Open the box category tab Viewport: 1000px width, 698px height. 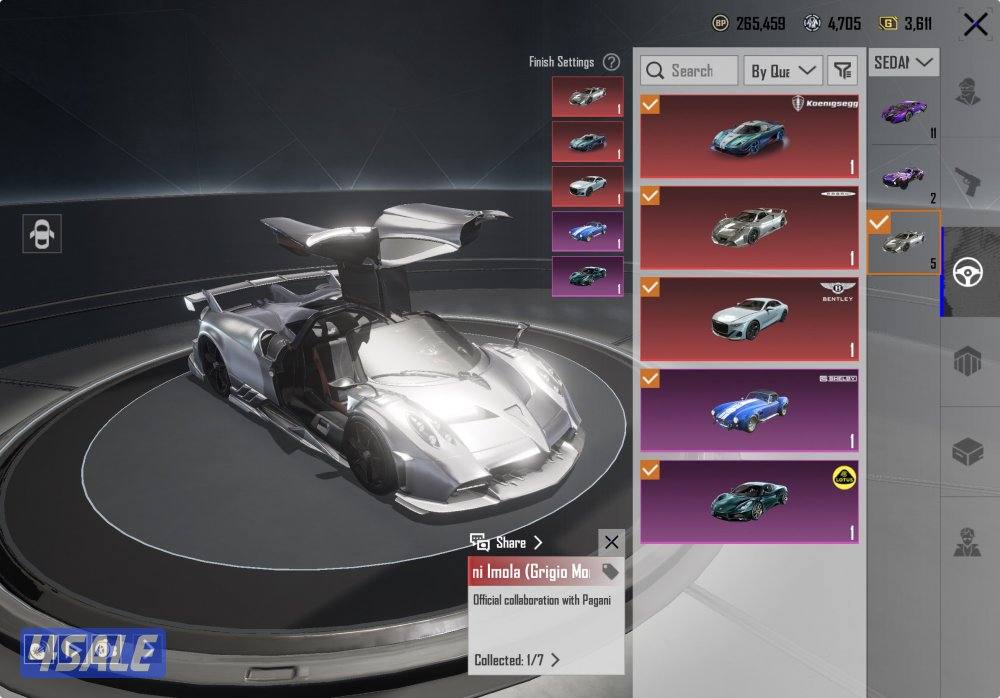(969, 452)
